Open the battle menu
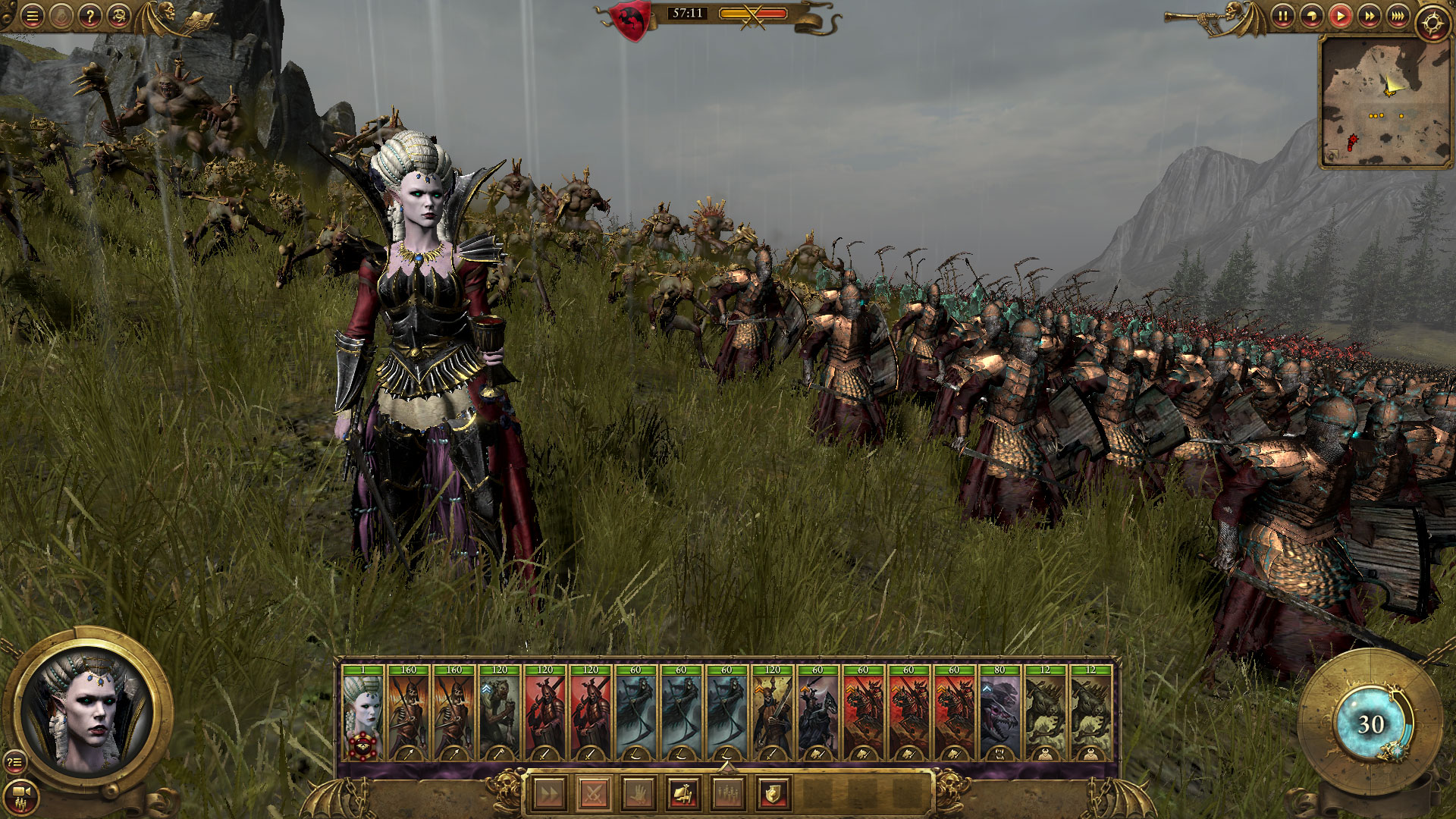 pos(32,17)
